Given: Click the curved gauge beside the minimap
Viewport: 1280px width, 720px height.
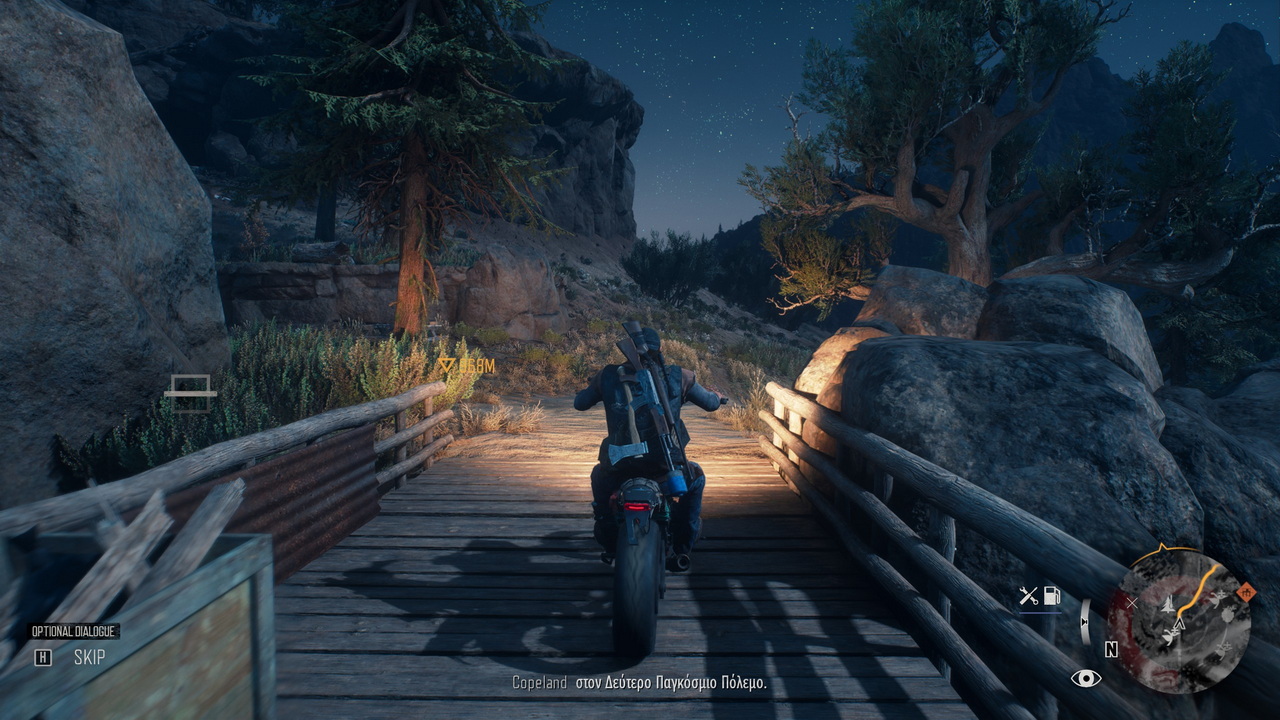Looking at the screenshot, I should pyautogui.click(x=1085, y=621).
